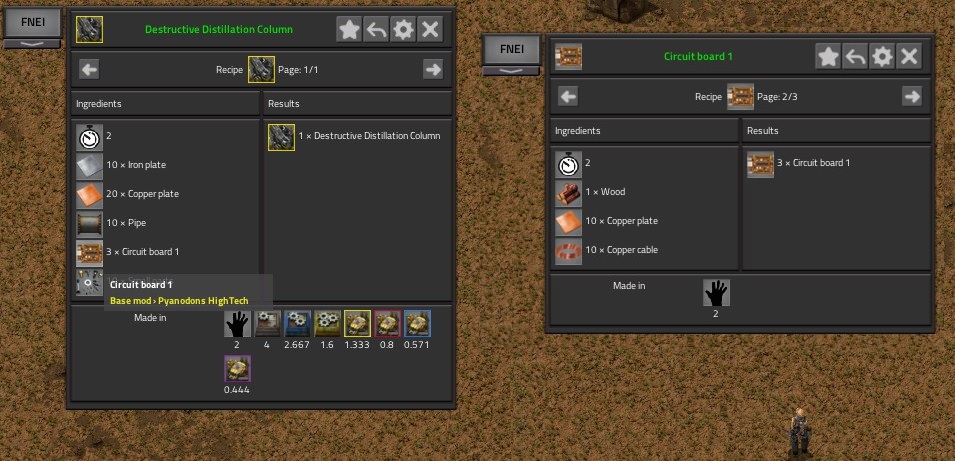Select the Copper cable ingredient icon
The height and width of the screenshot is (461, 955).
(x=569, y=250)
